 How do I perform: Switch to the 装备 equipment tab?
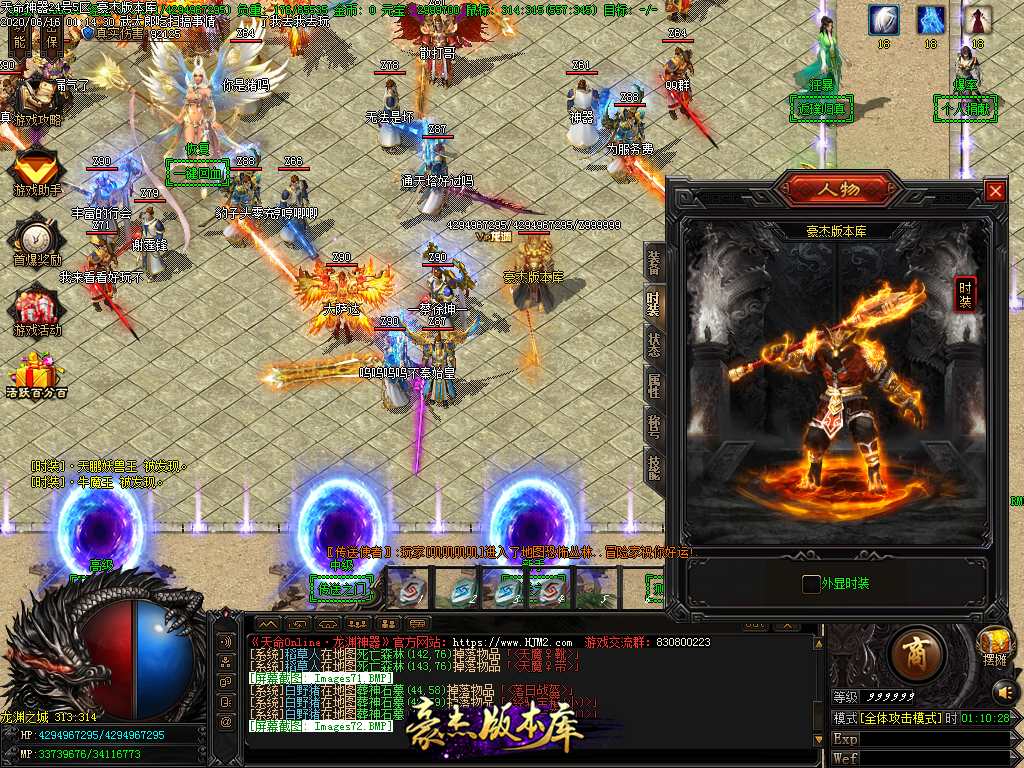coord(654,263)
